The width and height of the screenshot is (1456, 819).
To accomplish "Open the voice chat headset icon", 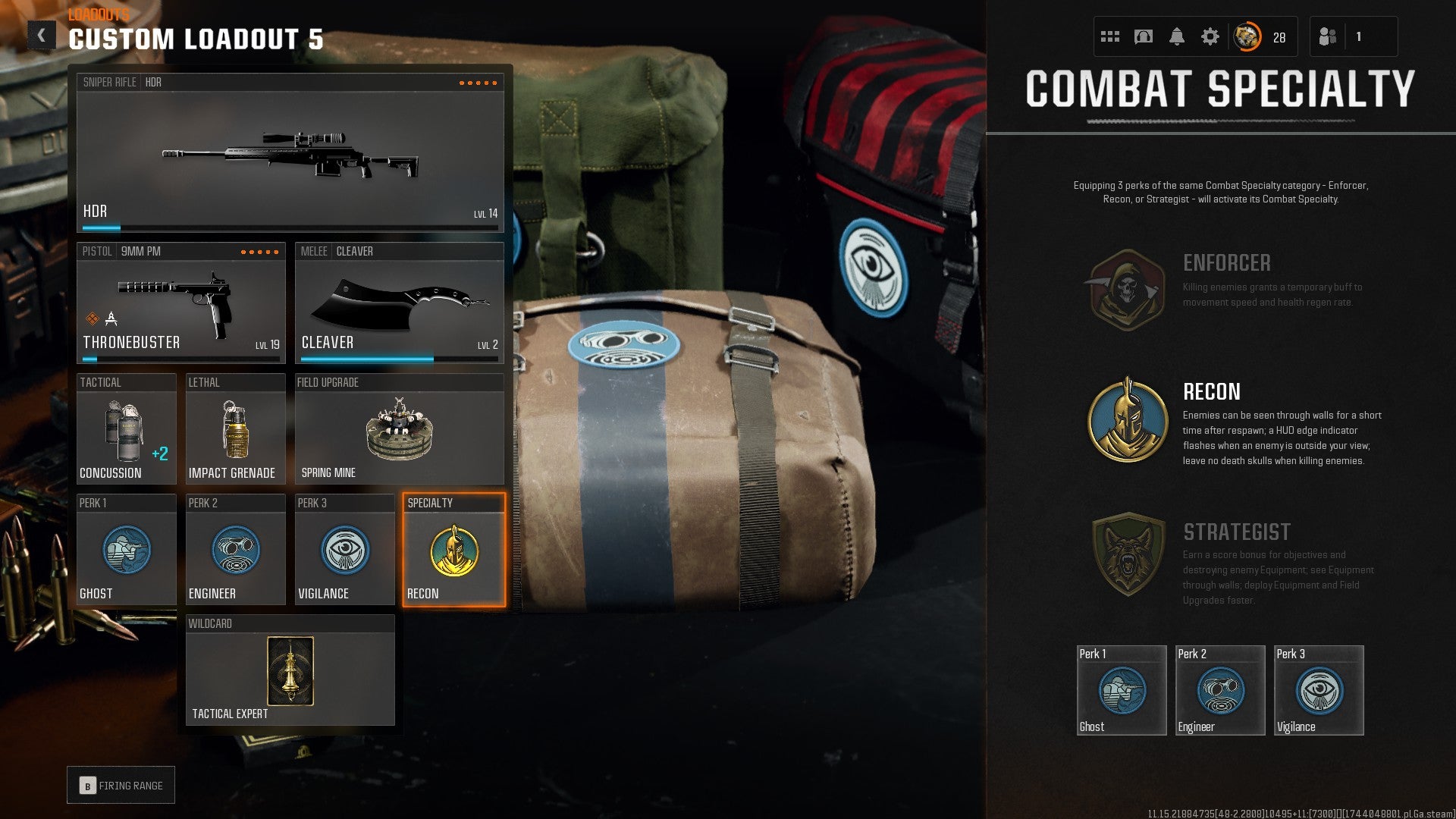I will point(1144,35).
